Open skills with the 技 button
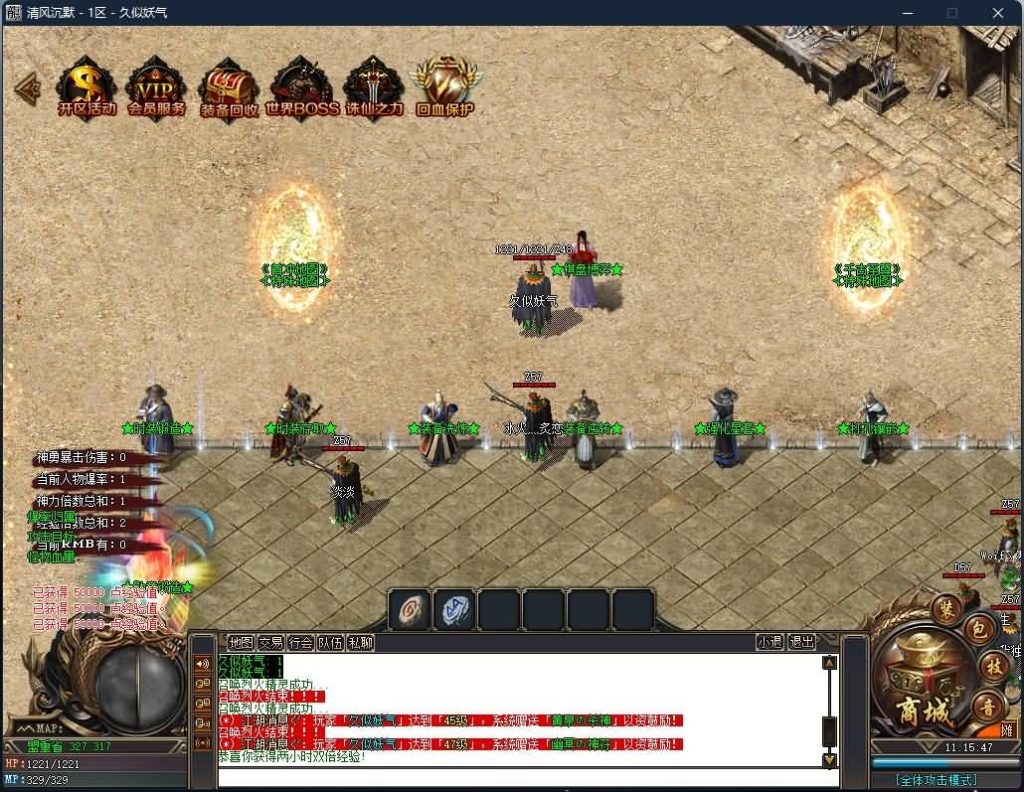Viewport: 1024px width, 792px height. [995, 665]
